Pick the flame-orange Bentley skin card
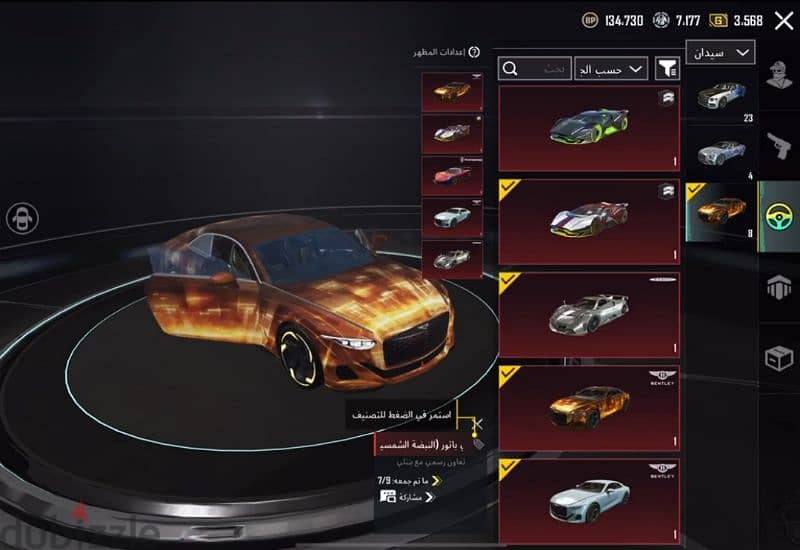The width and height of the screenshot is (800, 550). coord(589,407)
